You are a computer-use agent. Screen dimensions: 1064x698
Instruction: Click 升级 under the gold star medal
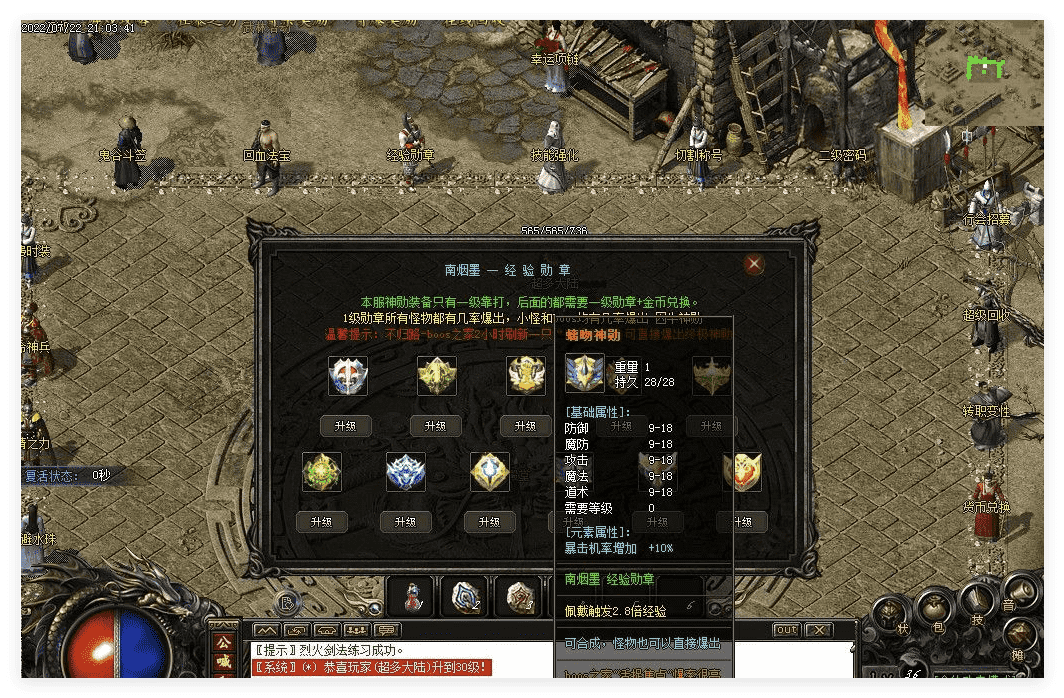click(x=436, y=426)
